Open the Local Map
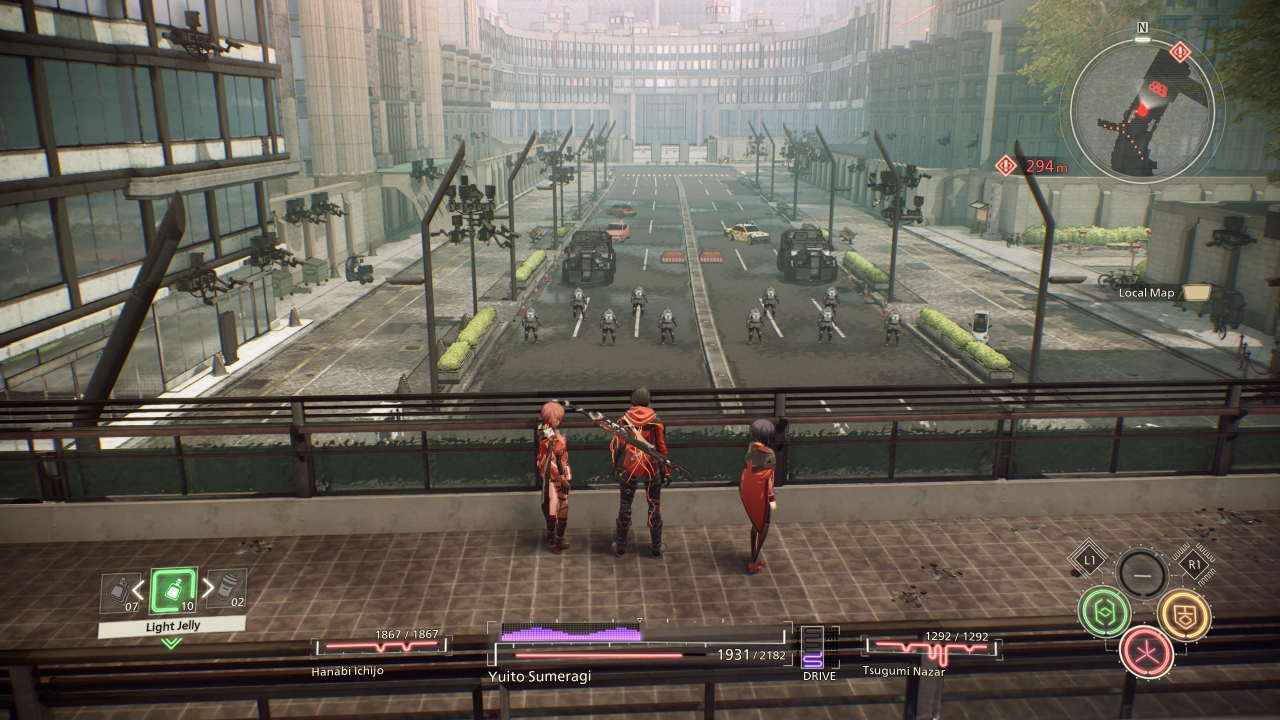The width and height of the screenshot is (1280, 720). 1195,293
